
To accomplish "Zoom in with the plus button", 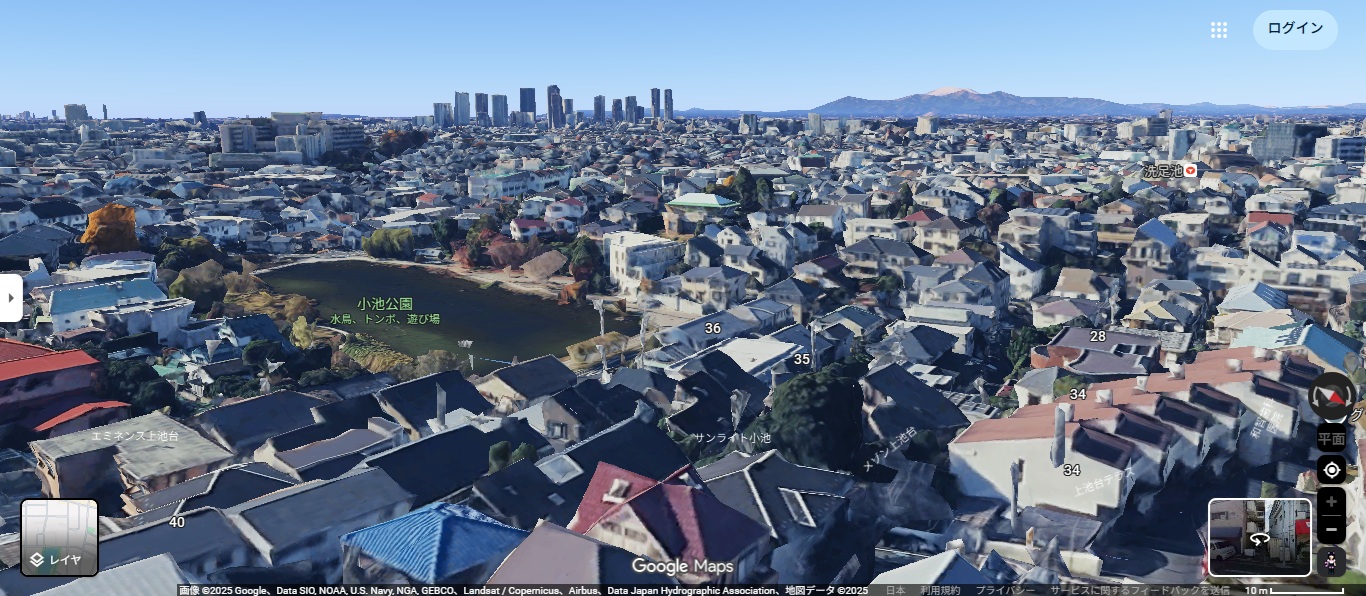I will [1331, 502].
